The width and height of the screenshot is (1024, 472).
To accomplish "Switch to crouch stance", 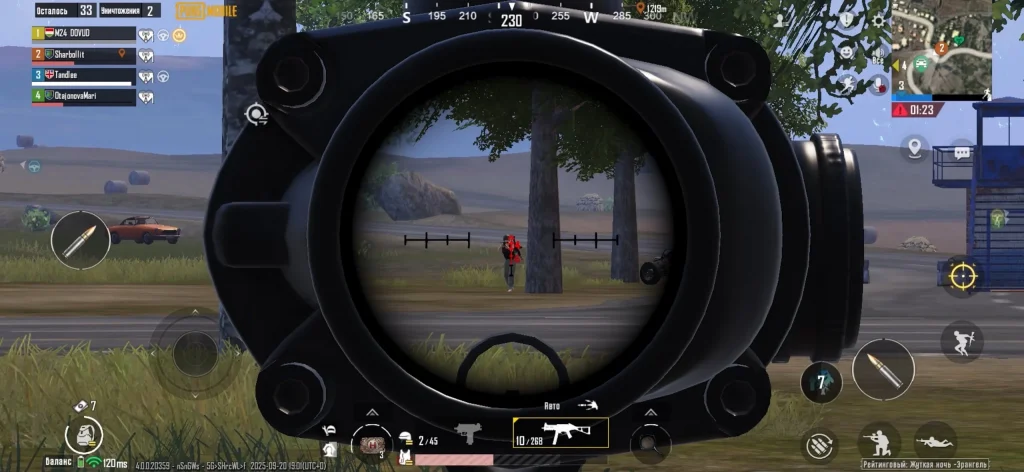I will (x=879, y=441).
